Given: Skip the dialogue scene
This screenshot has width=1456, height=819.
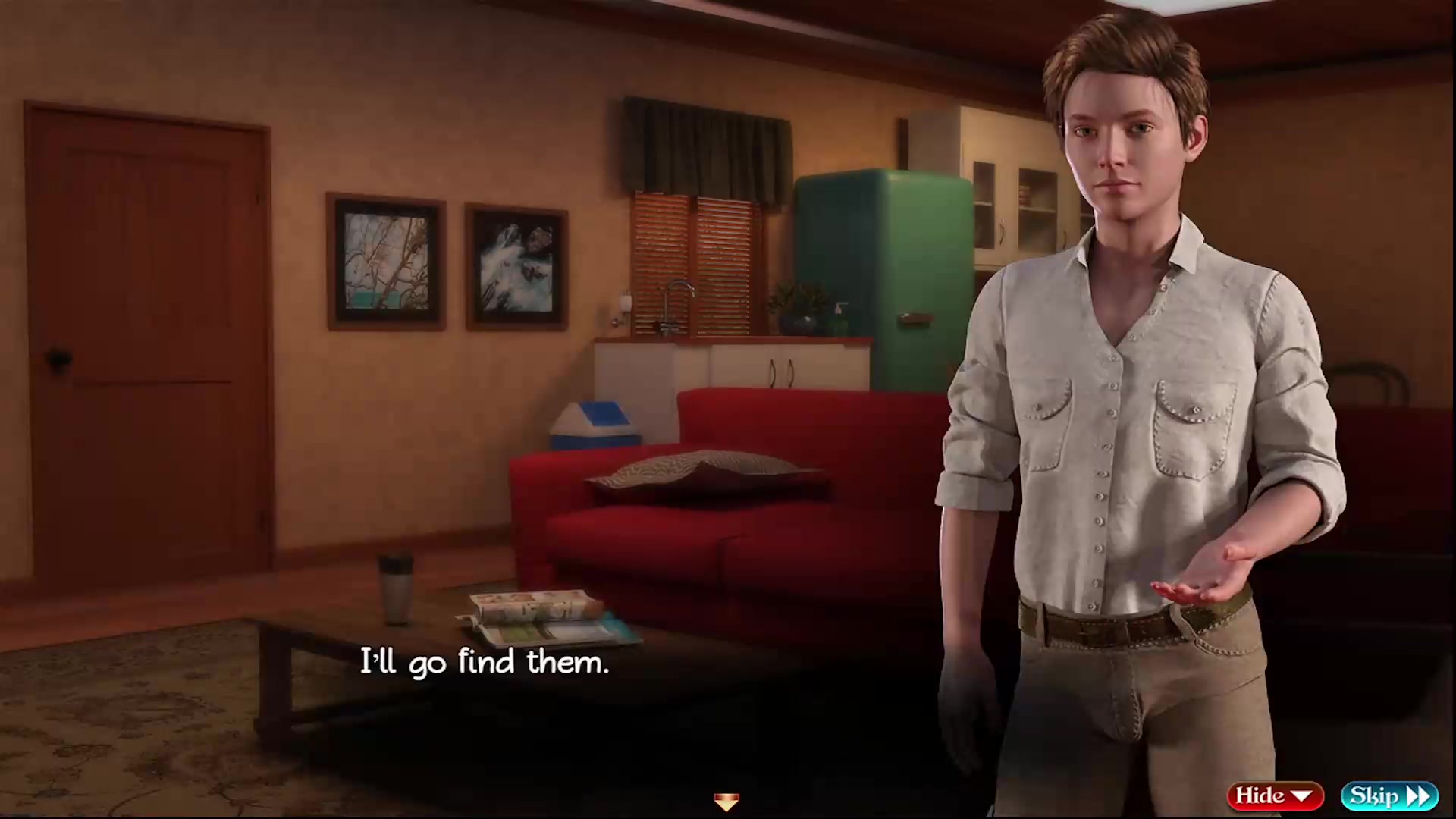Looking at the screenshot, I should tap(1389, 795).
